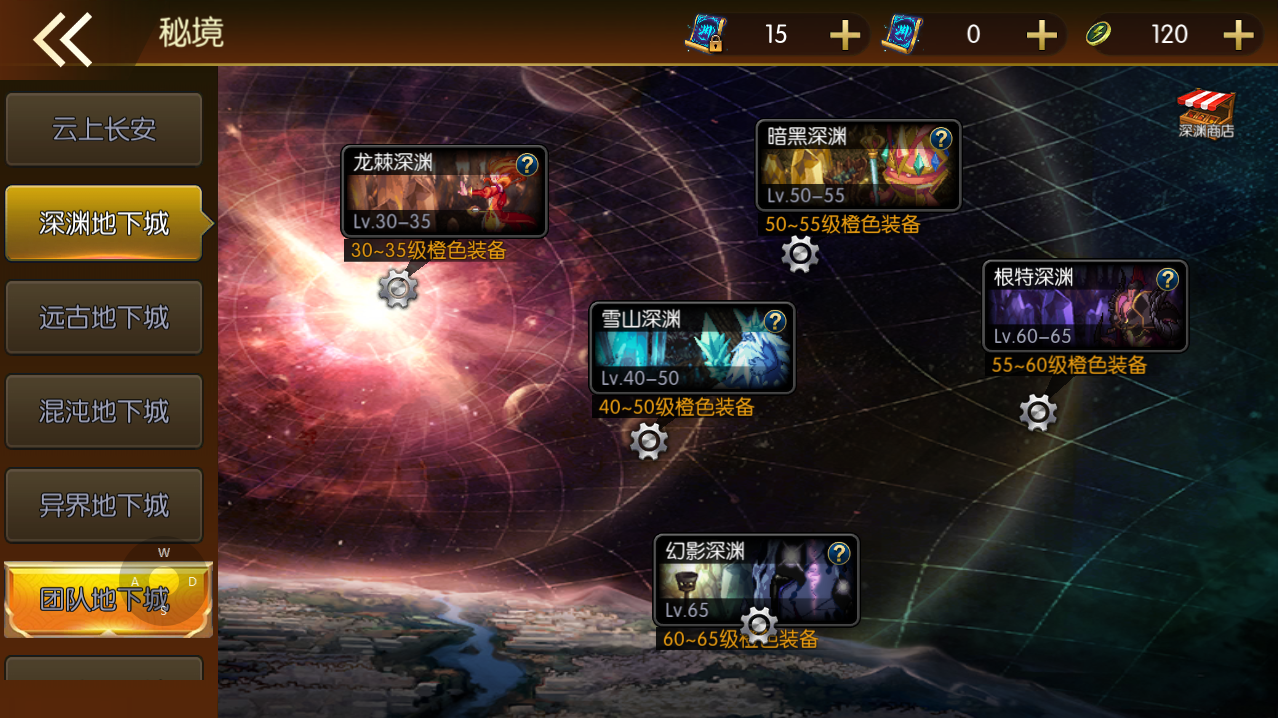Go back using the double-arrow button
The width and height of the screenshot is (1278, 718).
coord(63,39)
